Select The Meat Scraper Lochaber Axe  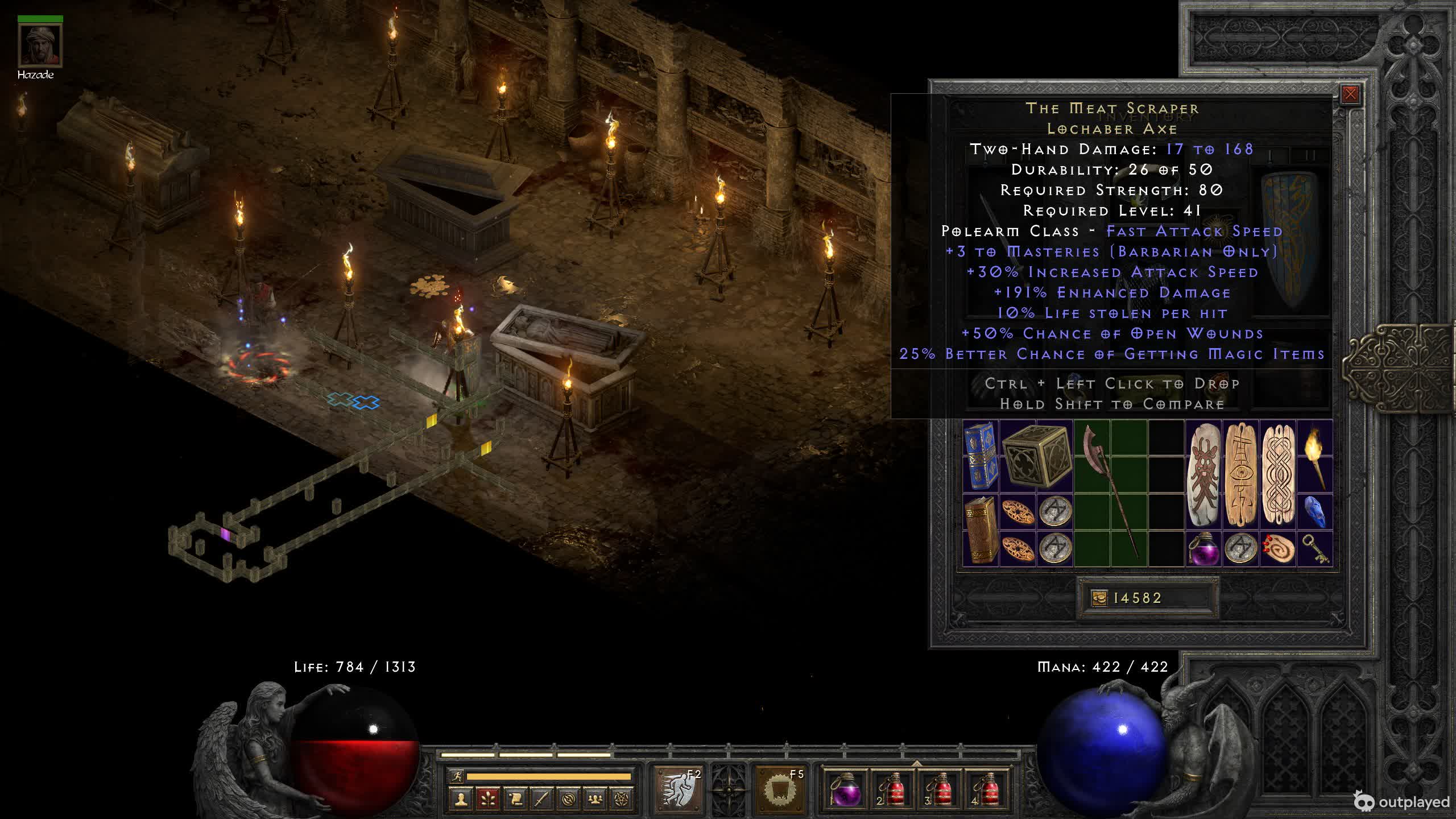click(x=1110, y=492)
